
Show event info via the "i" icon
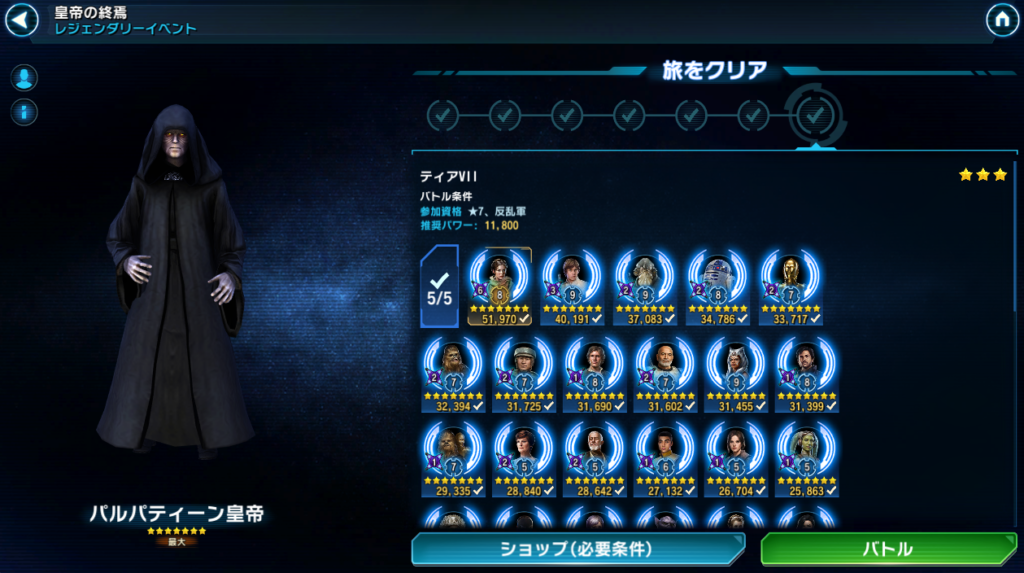pos(24,112)
